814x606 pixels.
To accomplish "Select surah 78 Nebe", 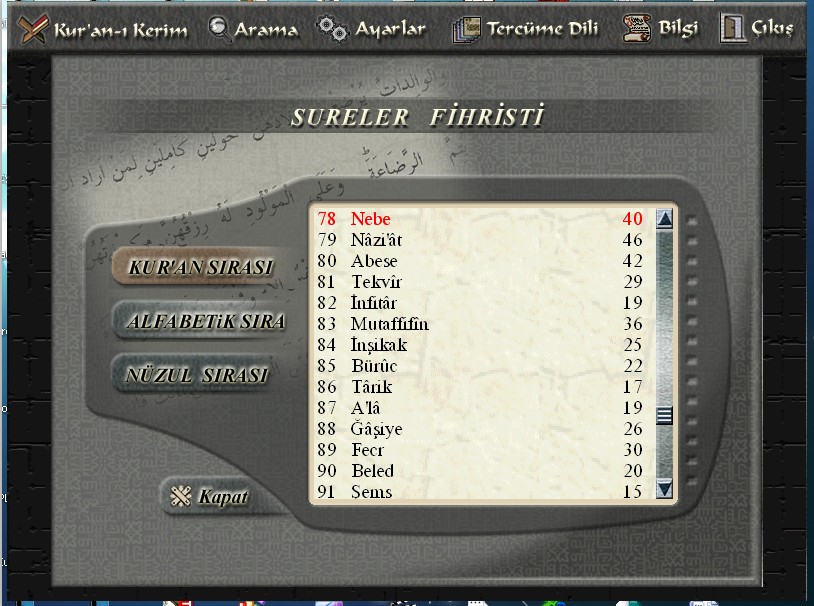I will tap(370, 219).
